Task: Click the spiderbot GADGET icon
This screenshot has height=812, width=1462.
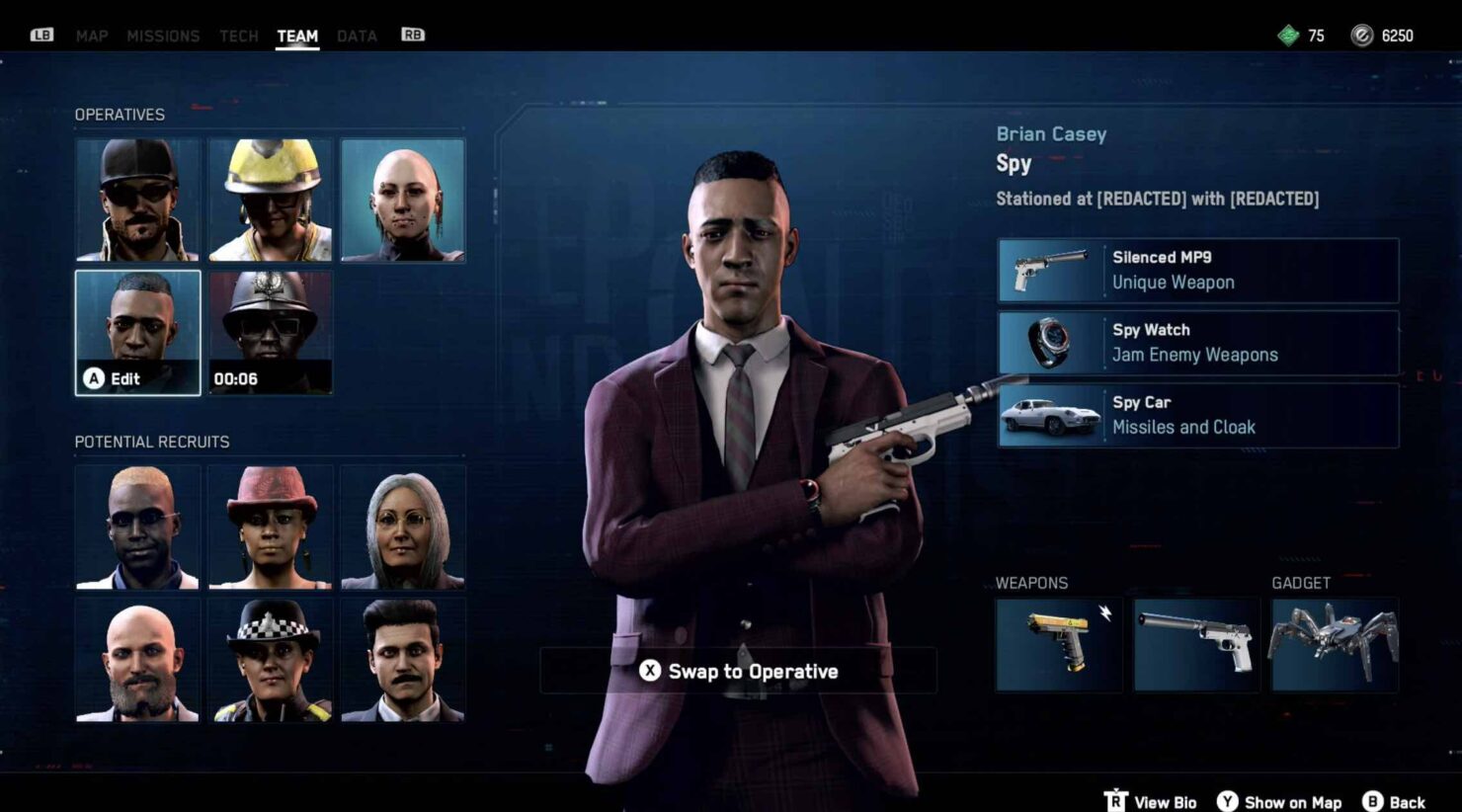Action: [1333, 642]
